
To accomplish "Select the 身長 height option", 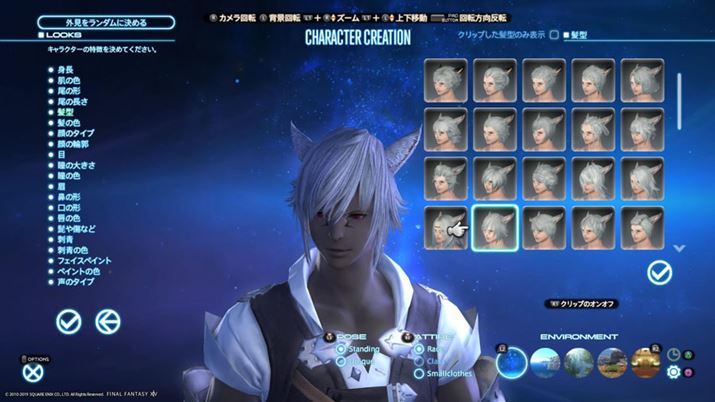I will pyautogui.click(x=64, y=70).
